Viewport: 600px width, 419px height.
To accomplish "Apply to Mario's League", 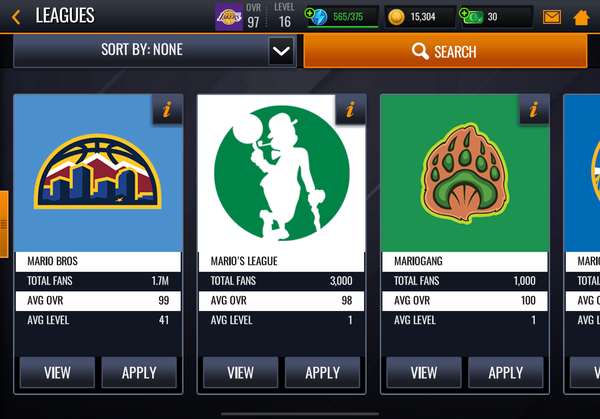I will click(323, 373).
